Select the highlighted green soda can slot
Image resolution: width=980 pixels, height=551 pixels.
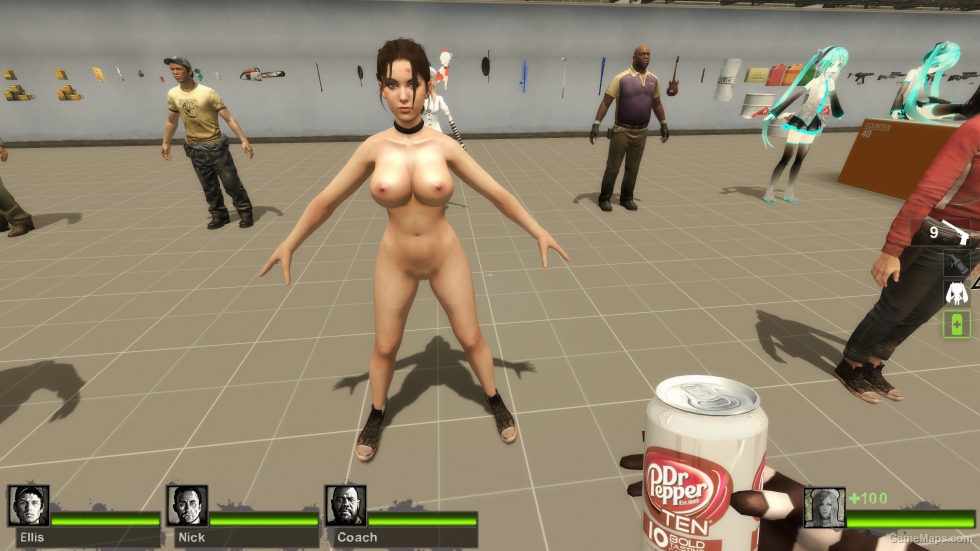[x=957, y=323]
